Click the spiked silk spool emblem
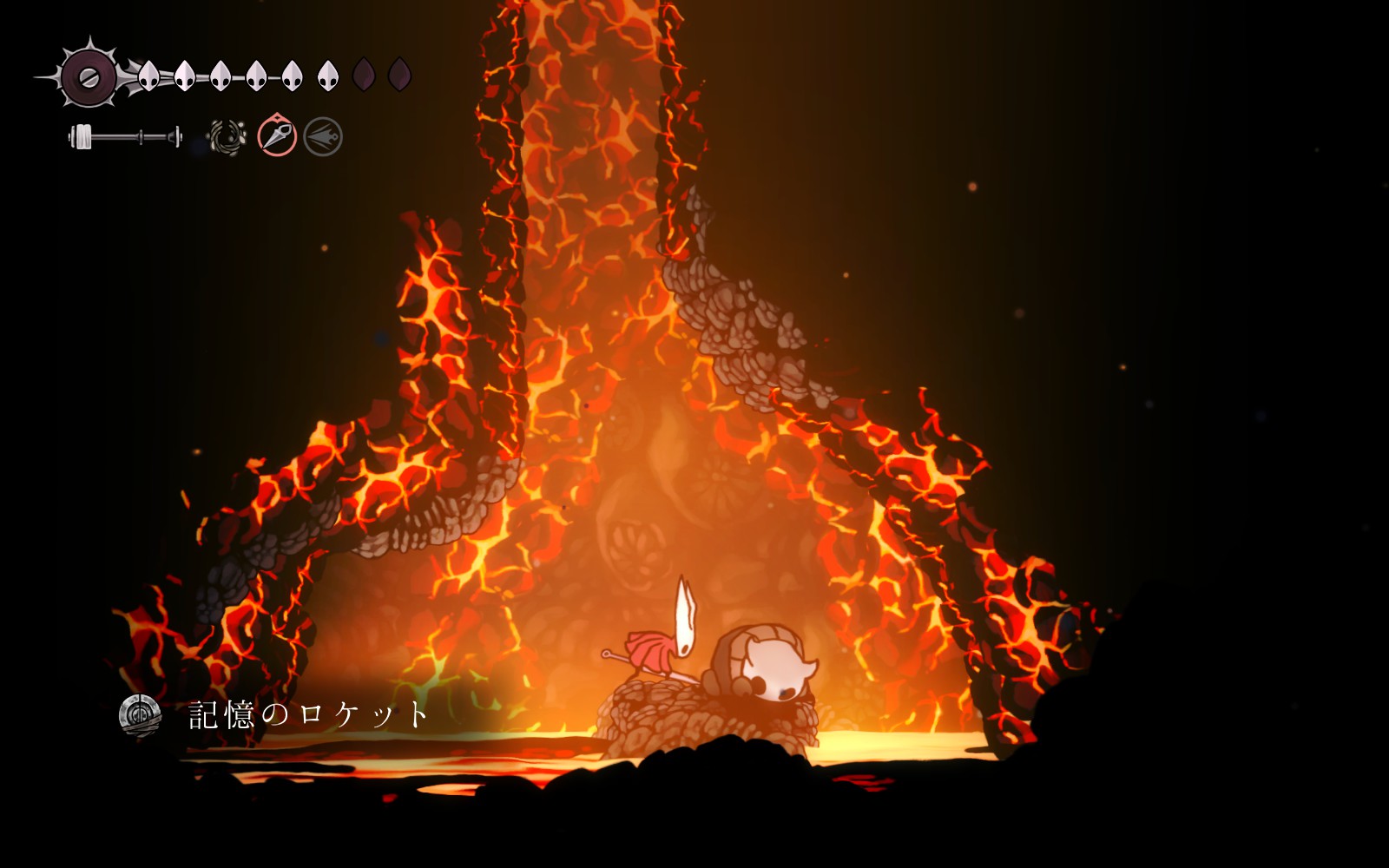The height and width of the screenshot is (868, 1389). click(89, 76)
